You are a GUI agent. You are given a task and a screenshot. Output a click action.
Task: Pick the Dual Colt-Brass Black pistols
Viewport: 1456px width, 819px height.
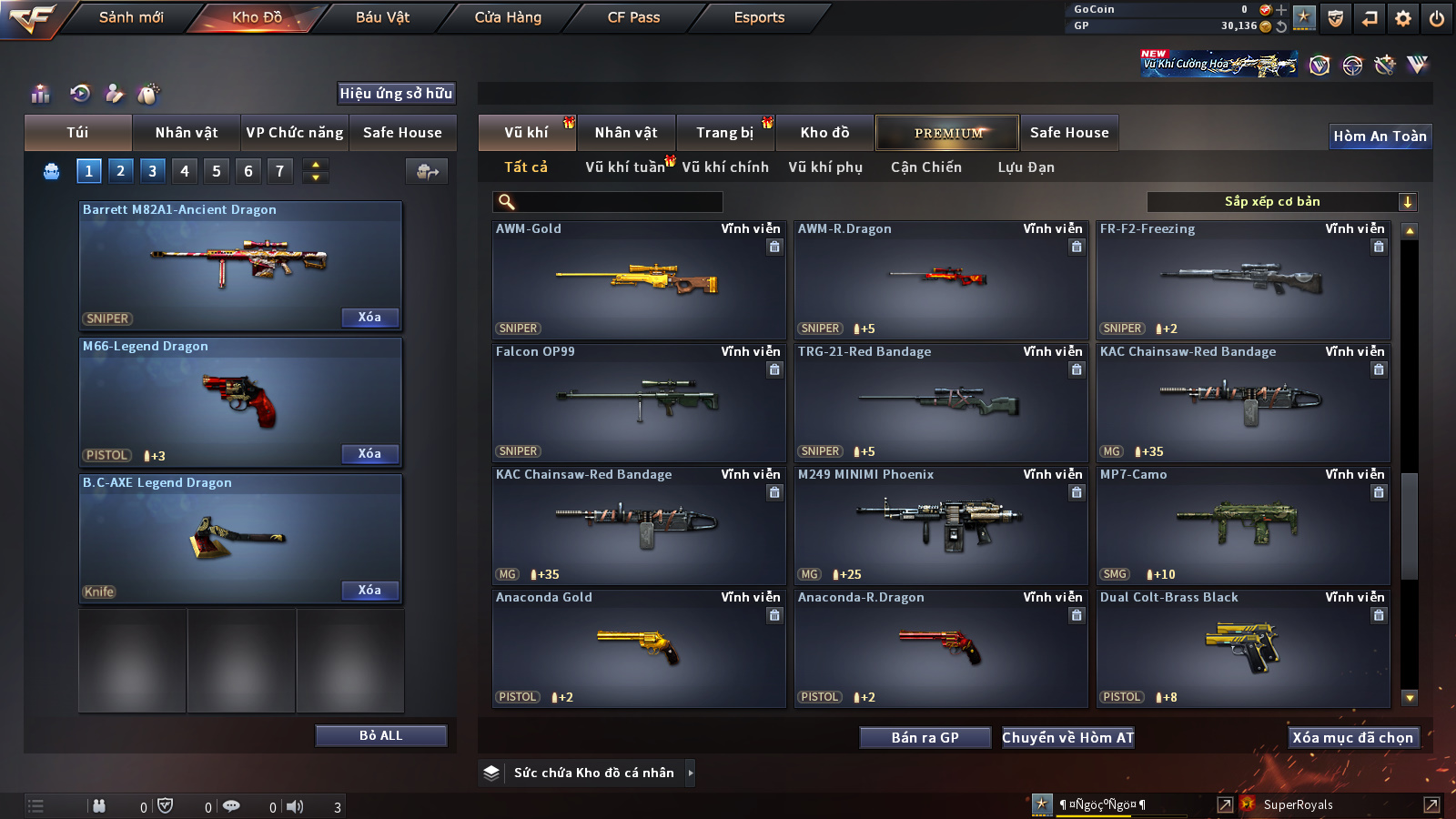click(x=1243, y=649)
